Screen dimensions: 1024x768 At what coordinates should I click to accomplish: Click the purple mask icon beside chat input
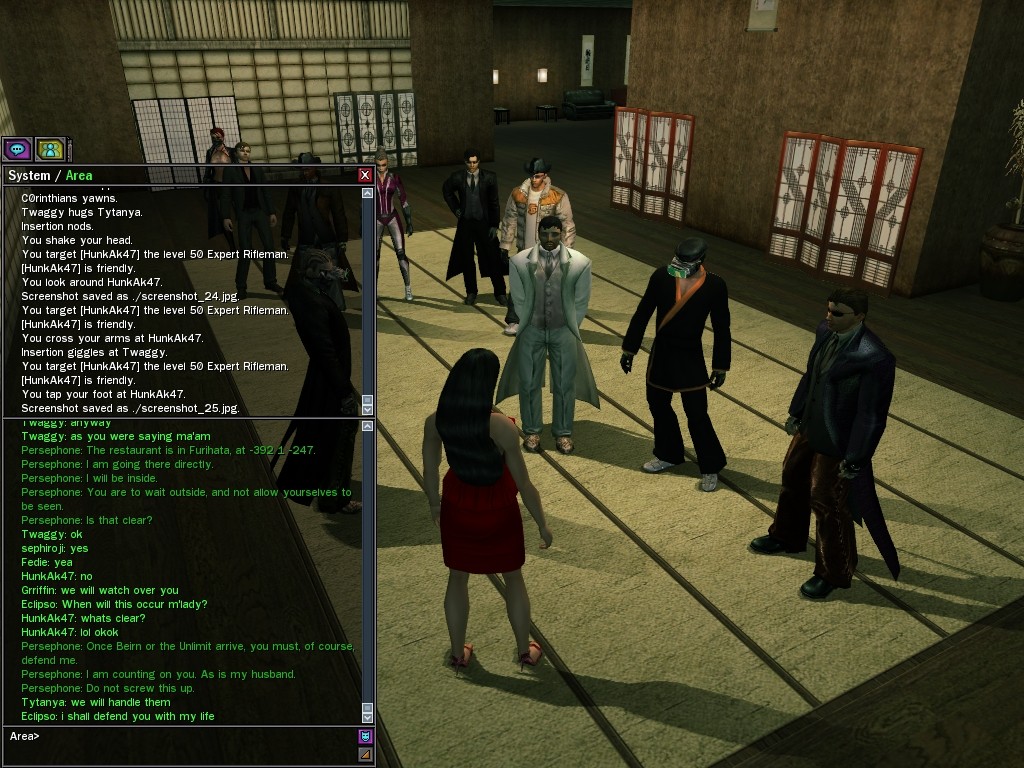pyautogui.click(x=365, y=737)
